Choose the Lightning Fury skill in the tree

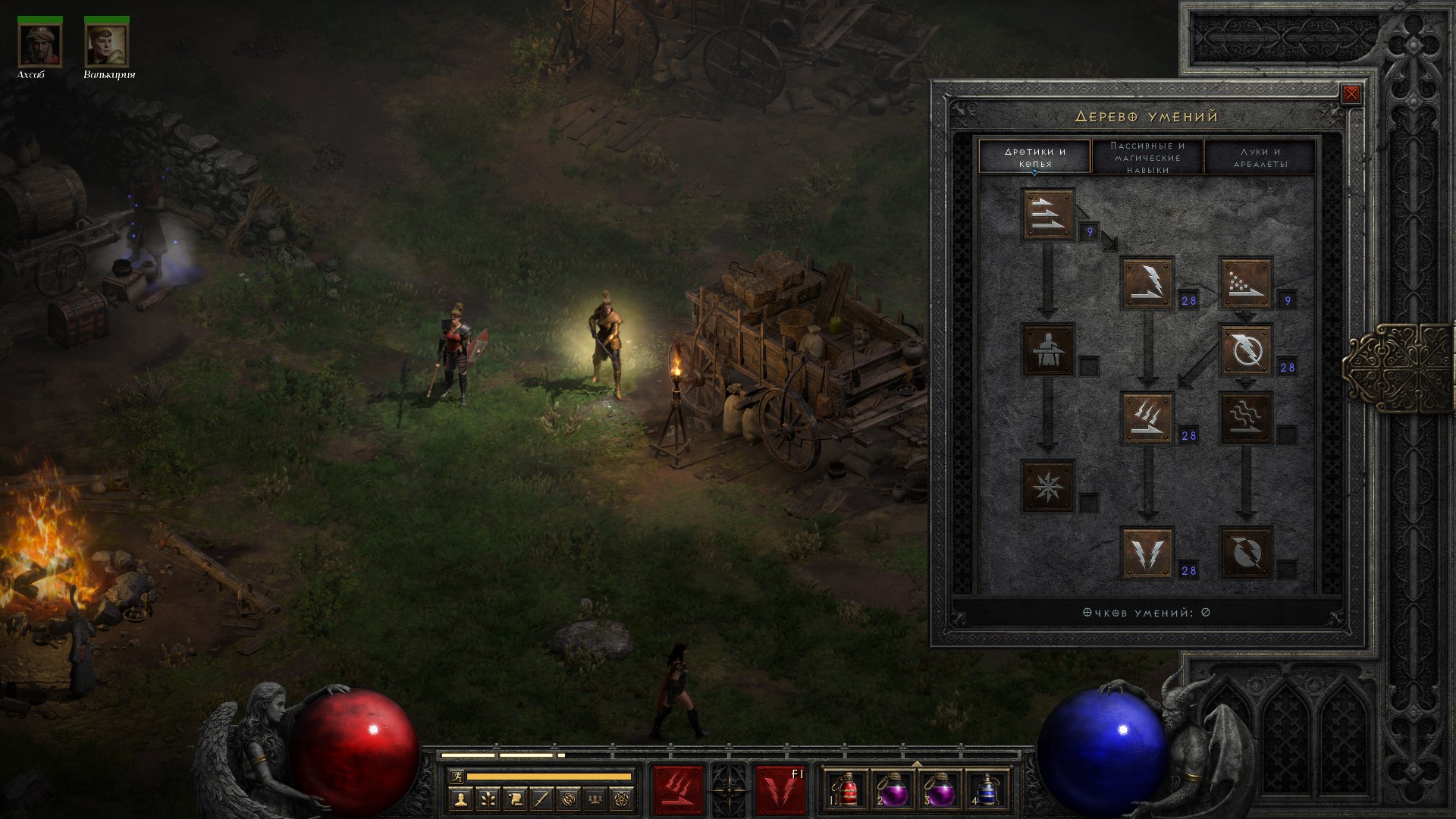(x=1245, y=554)
